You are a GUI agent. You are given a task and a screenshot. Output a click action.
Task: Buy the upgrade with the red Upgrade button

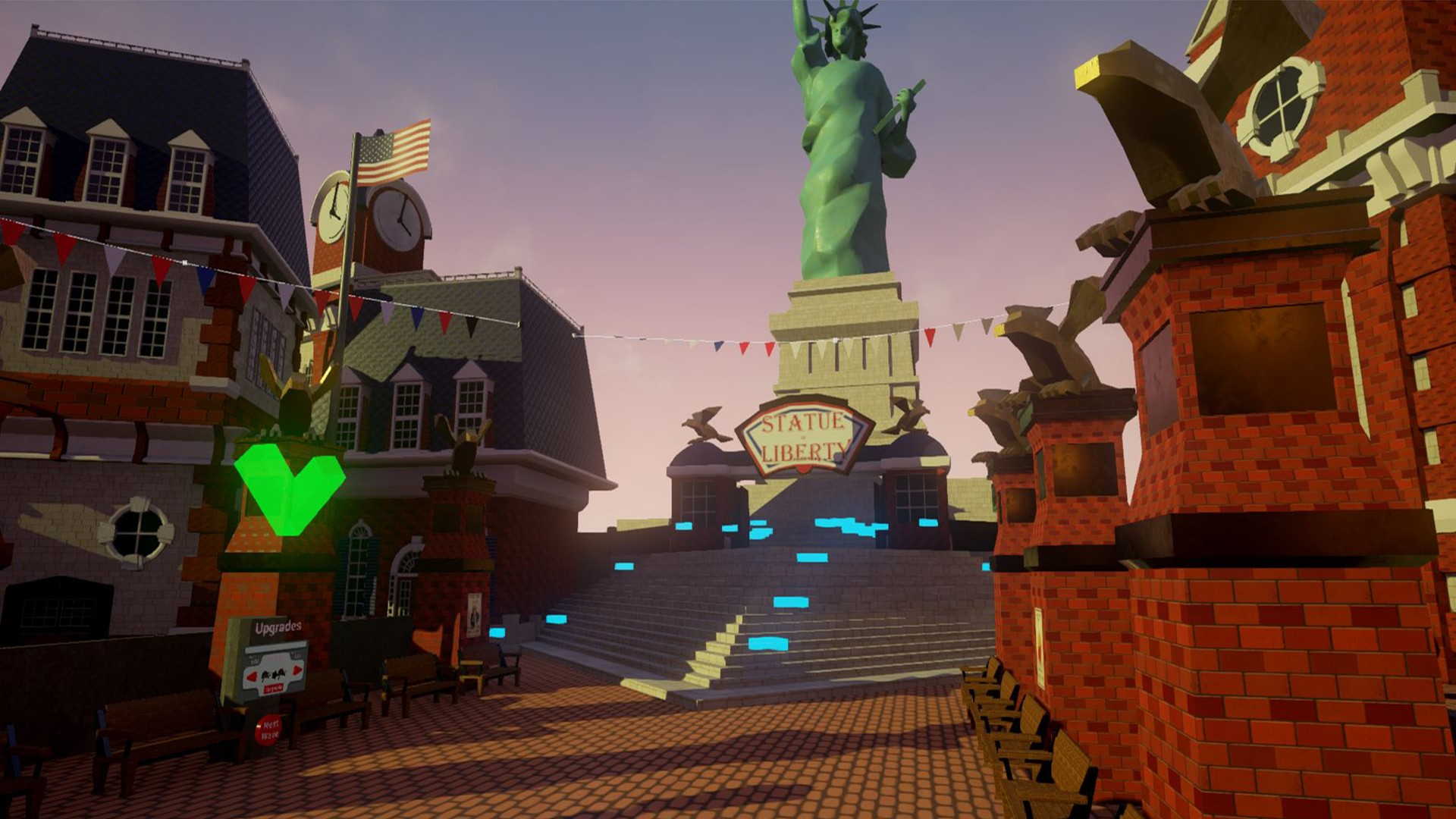tap(274, 686)
